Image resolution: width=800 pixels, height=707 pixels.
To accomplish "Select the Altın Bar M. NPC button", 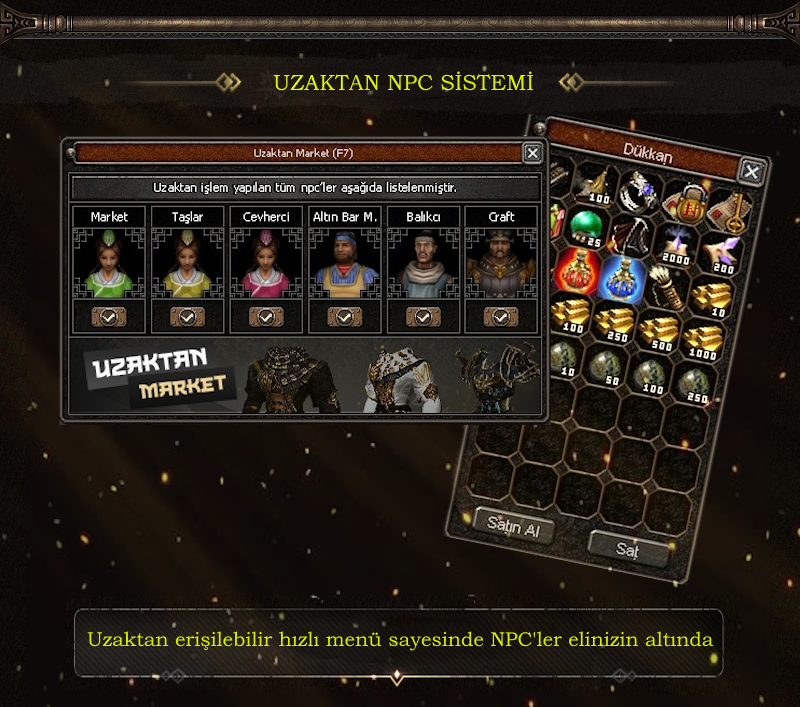I will [x=344, y=316].
